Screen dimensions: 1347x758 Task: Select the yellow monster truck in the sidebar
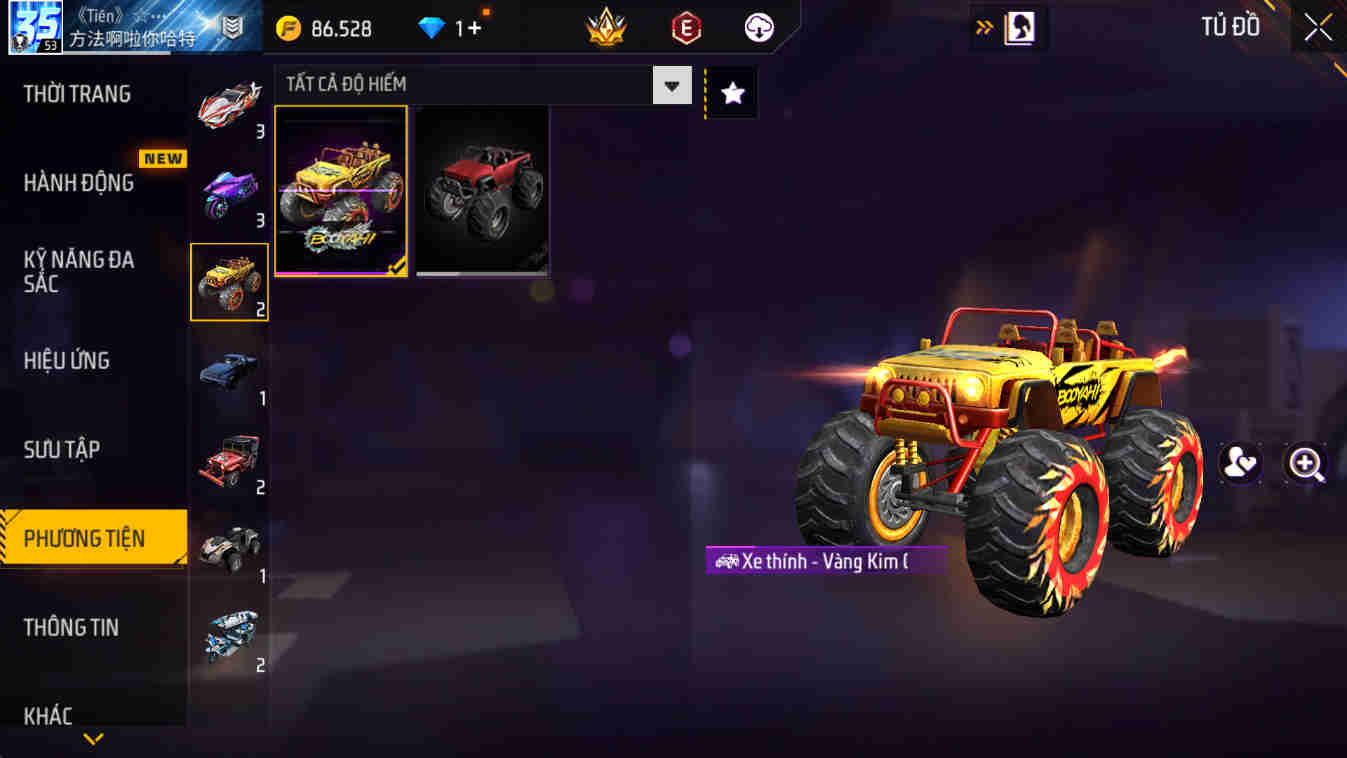coord(229,281)
